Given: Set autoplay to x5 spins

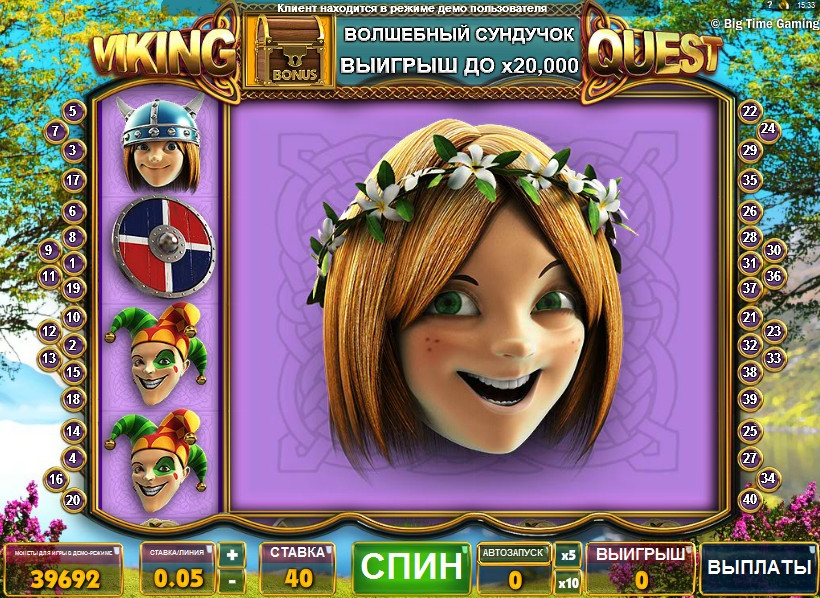Looking at the screenshot, I should 568,555.
